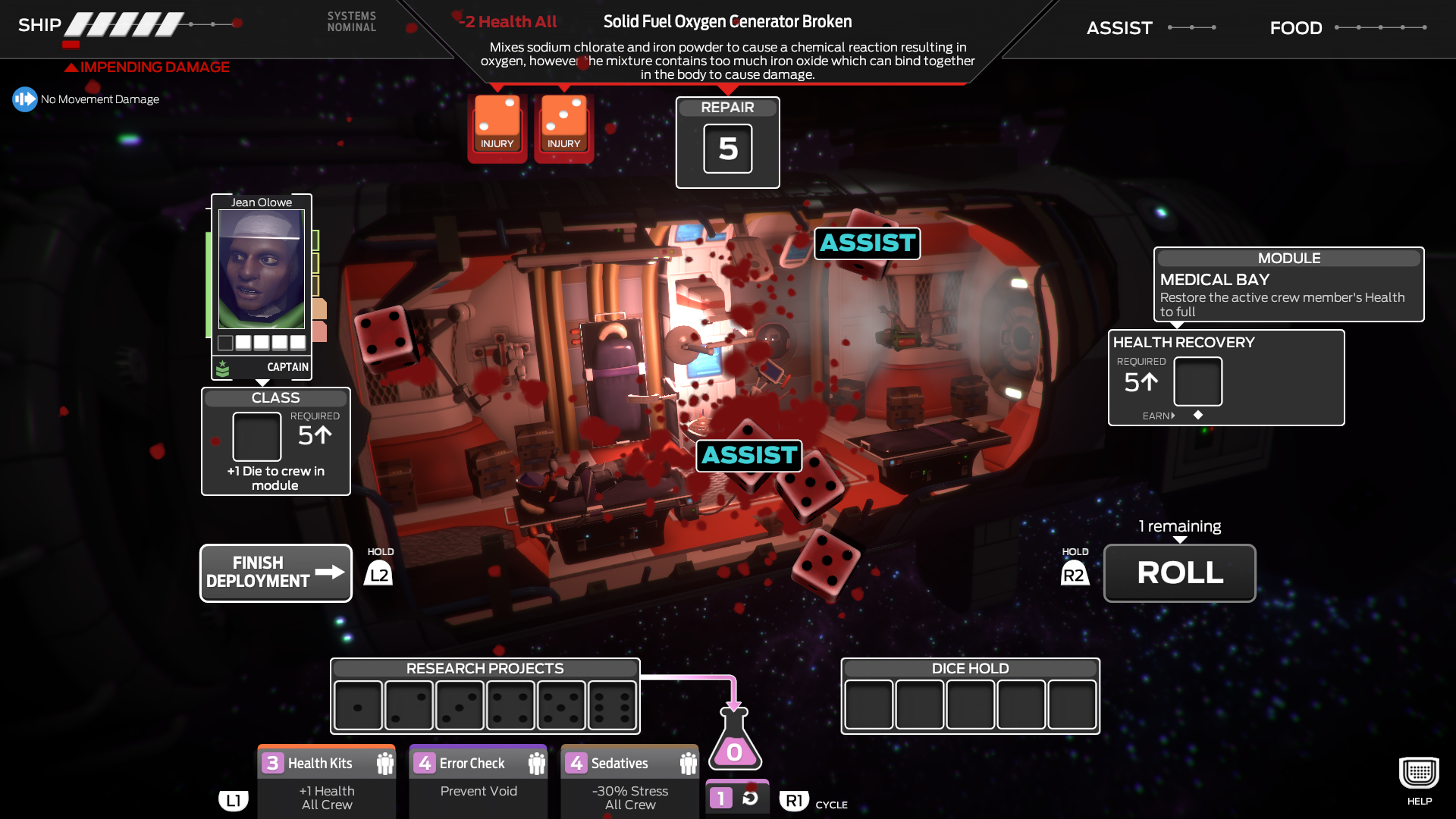The height and width of the screenshot is (819, 1456).
Task: Open the Help panel via bottom-right icon
Action: [x=1417, y=773]
